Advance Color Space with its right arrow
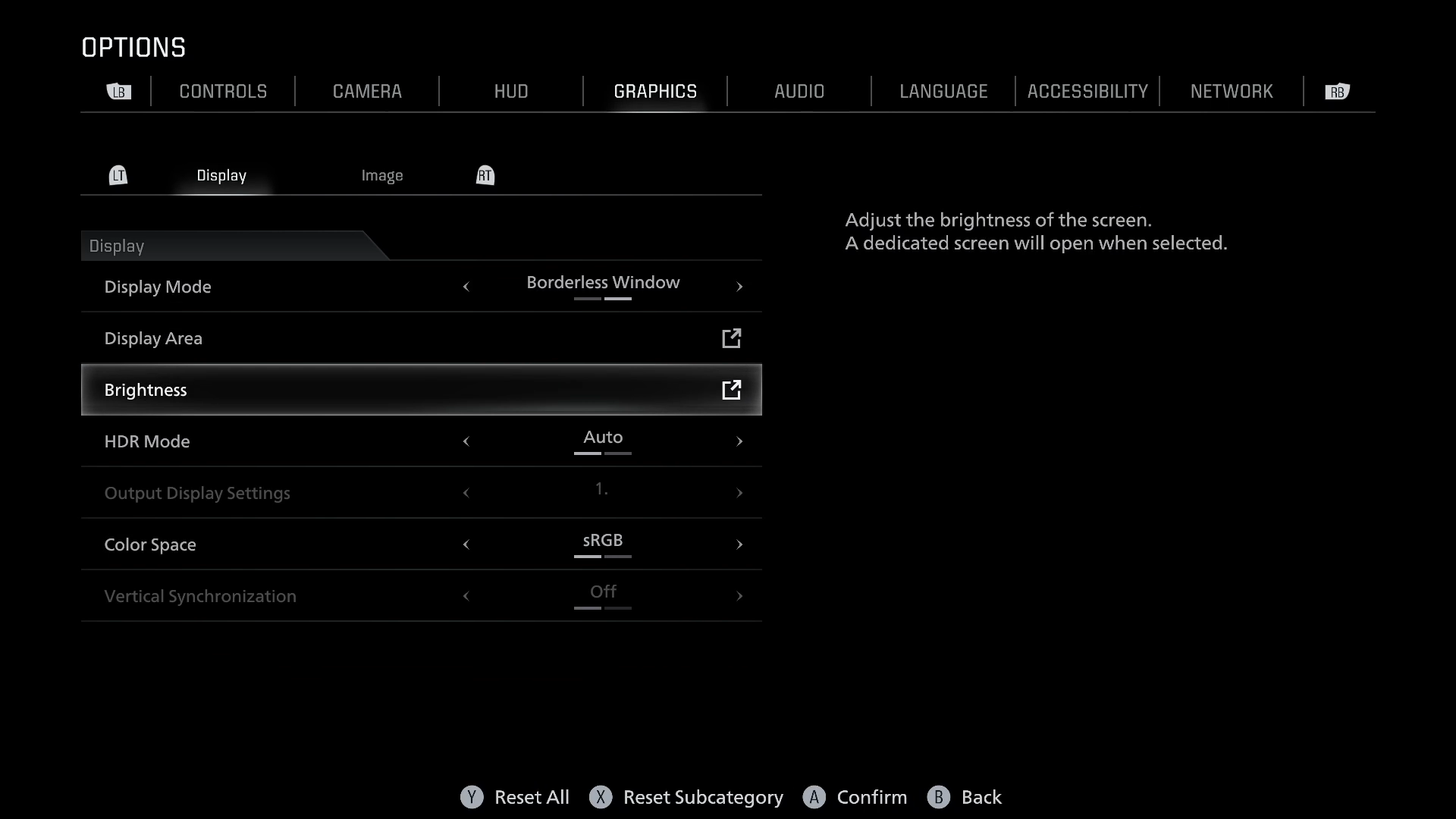 pos(739,544)
